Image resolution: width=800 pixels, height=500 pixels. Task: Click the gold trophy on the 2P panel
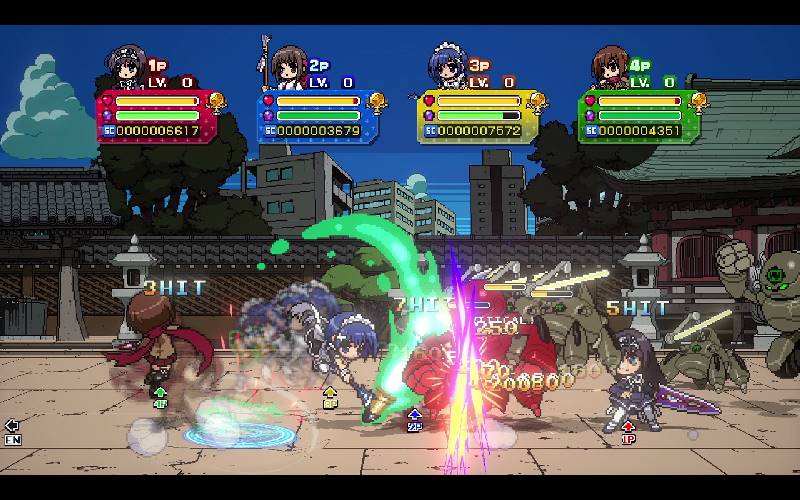click(377, 101)
